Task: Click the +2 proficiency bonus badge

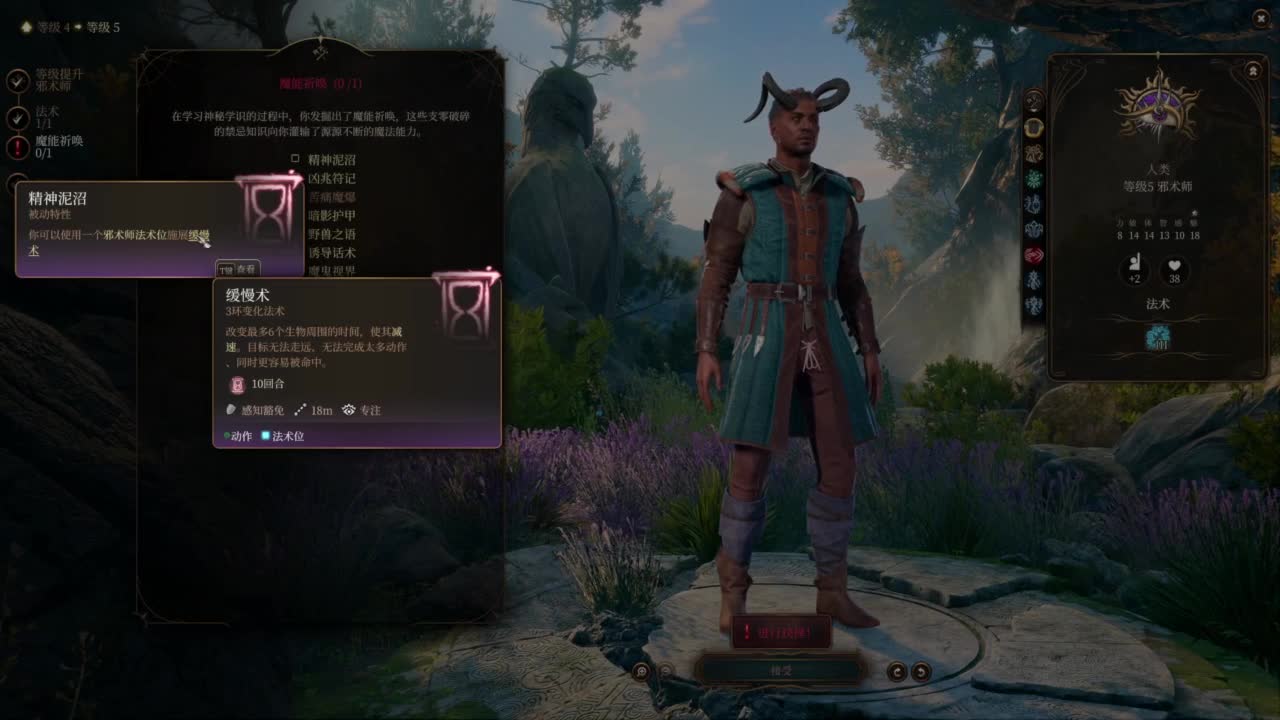Action: [1134, 270]
